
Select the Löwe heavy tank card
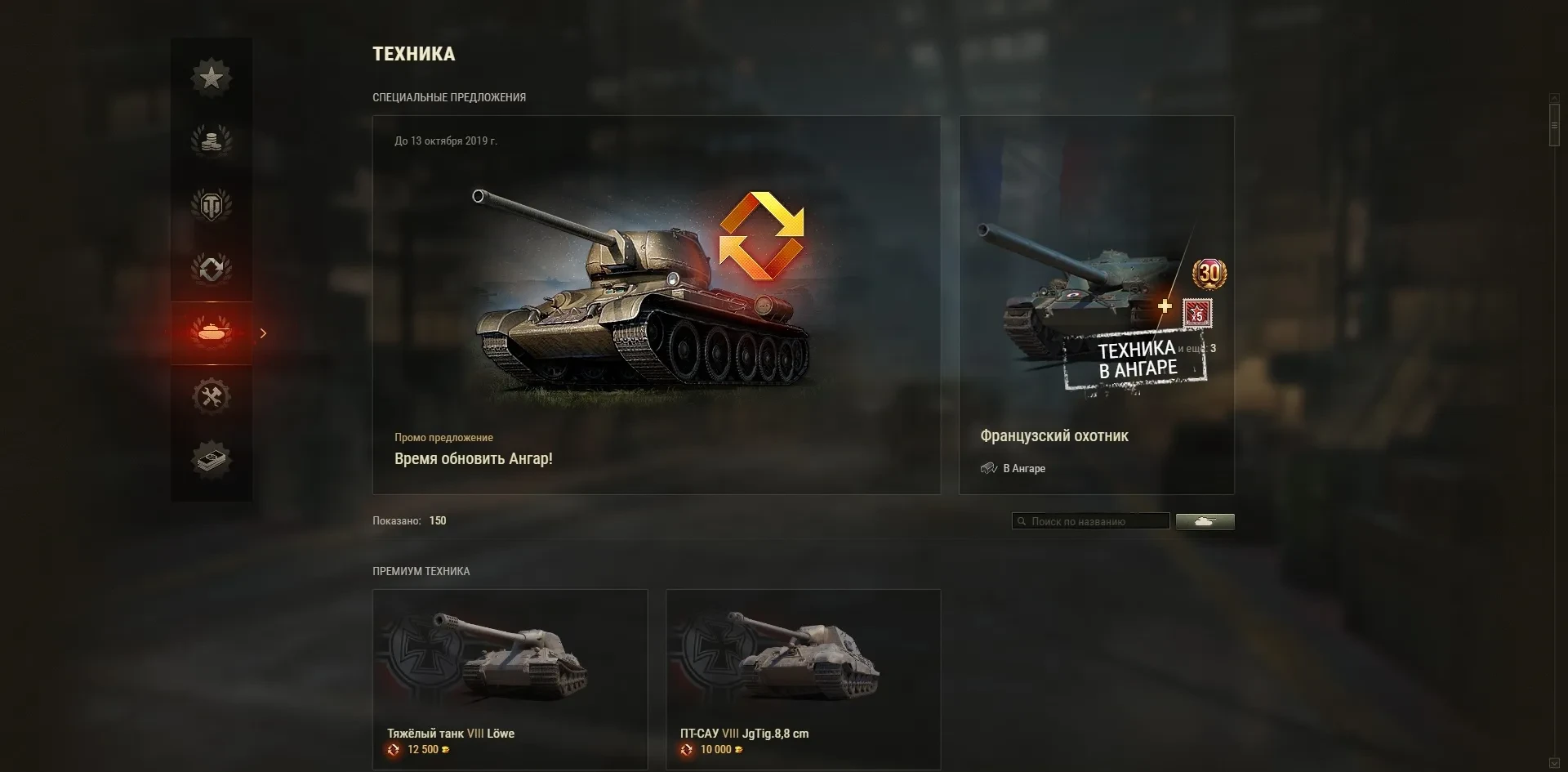pos(510,679)
